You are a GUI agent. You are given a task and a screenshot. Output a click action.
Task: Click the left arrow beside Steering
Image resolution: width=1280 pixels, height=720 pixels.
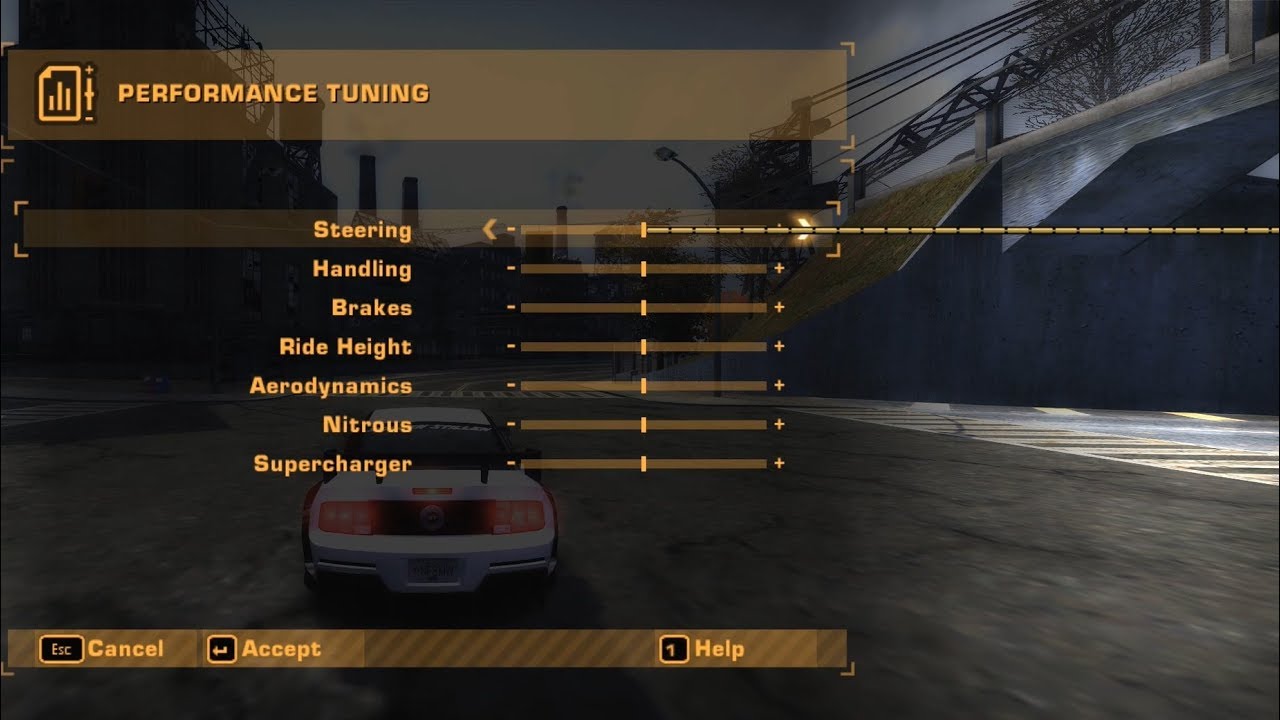click(x=489, y=230)
